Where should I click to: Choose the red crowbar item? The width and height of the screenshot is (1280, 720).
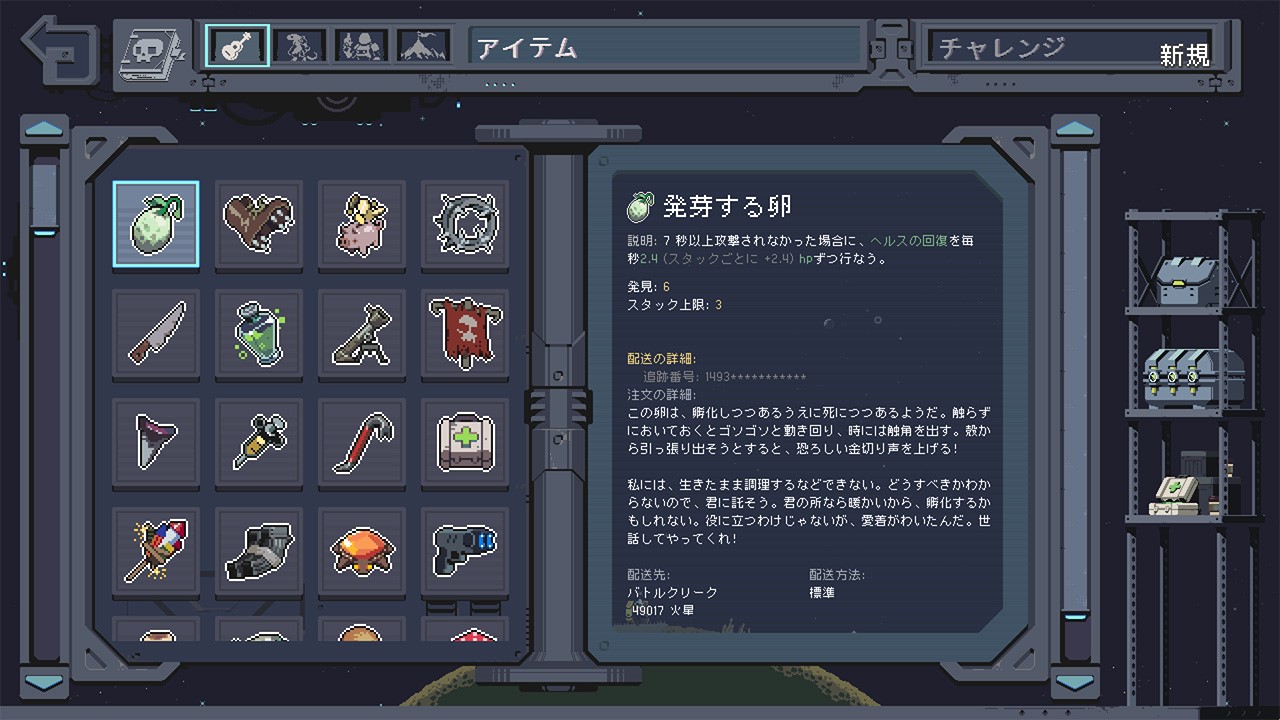(x=361, y=441)
